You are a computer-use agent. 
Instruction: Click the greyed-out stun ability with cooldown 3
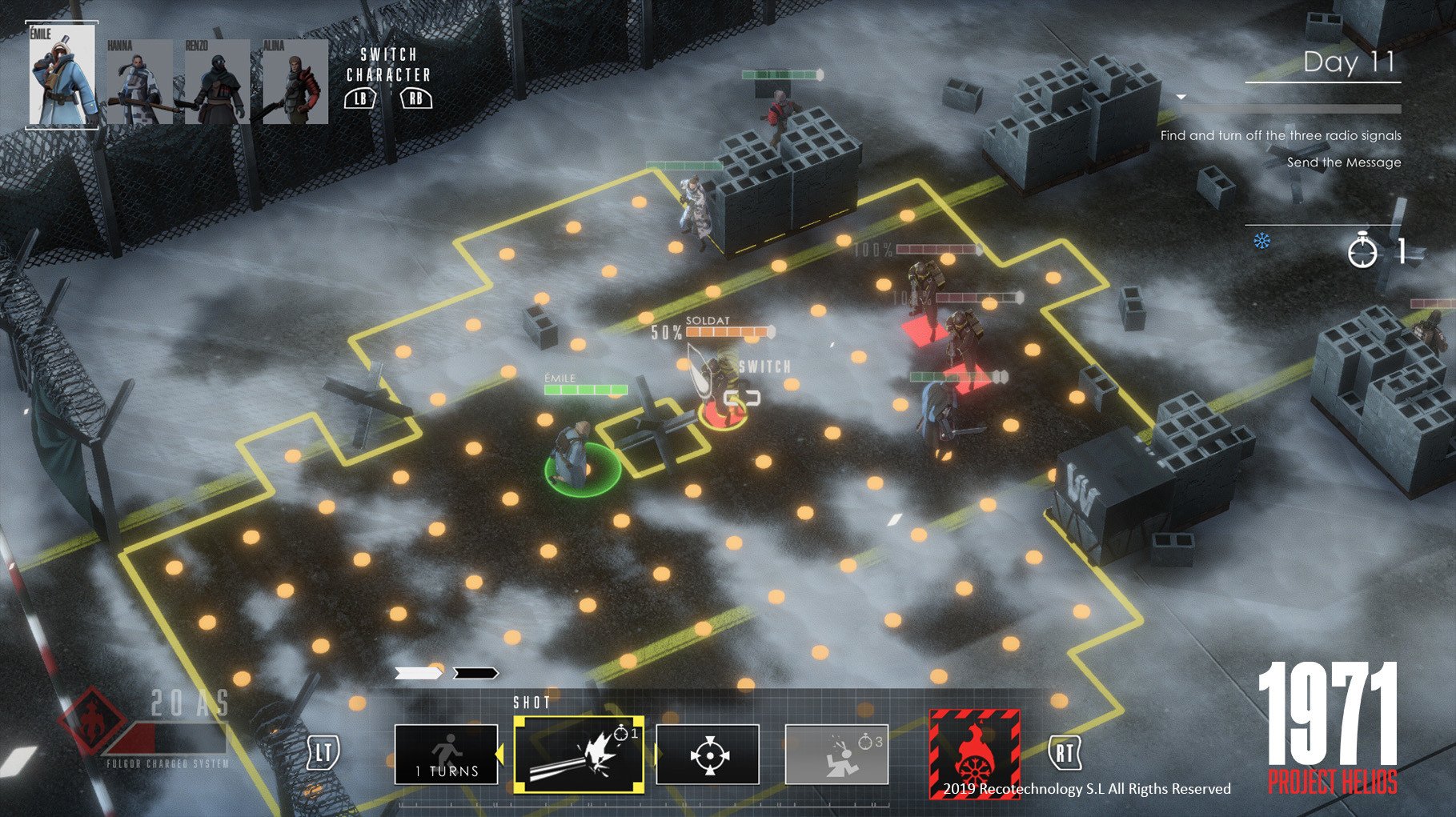(836, 754)
